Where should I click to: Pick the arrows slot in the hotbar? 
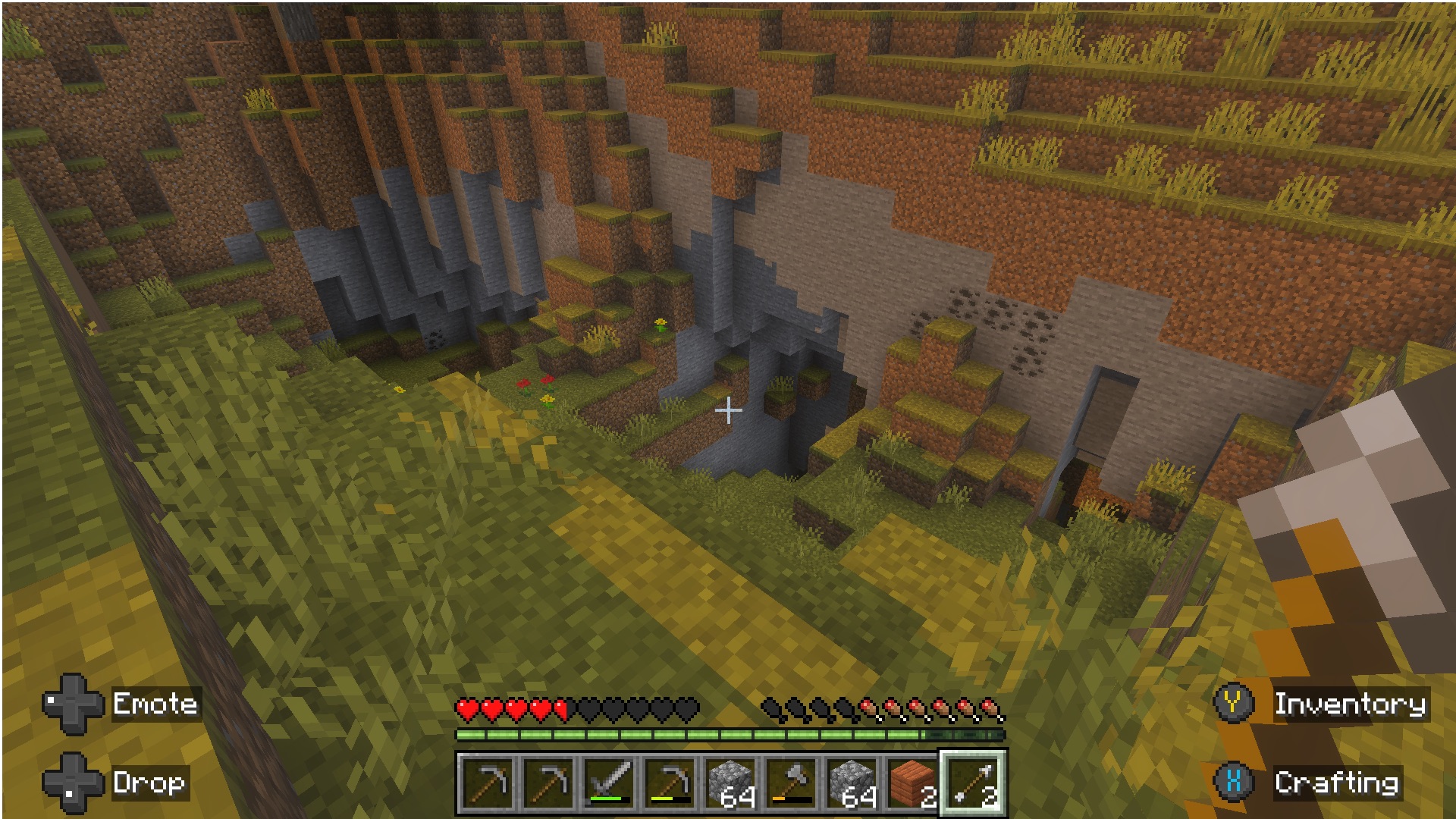(974, 783)
